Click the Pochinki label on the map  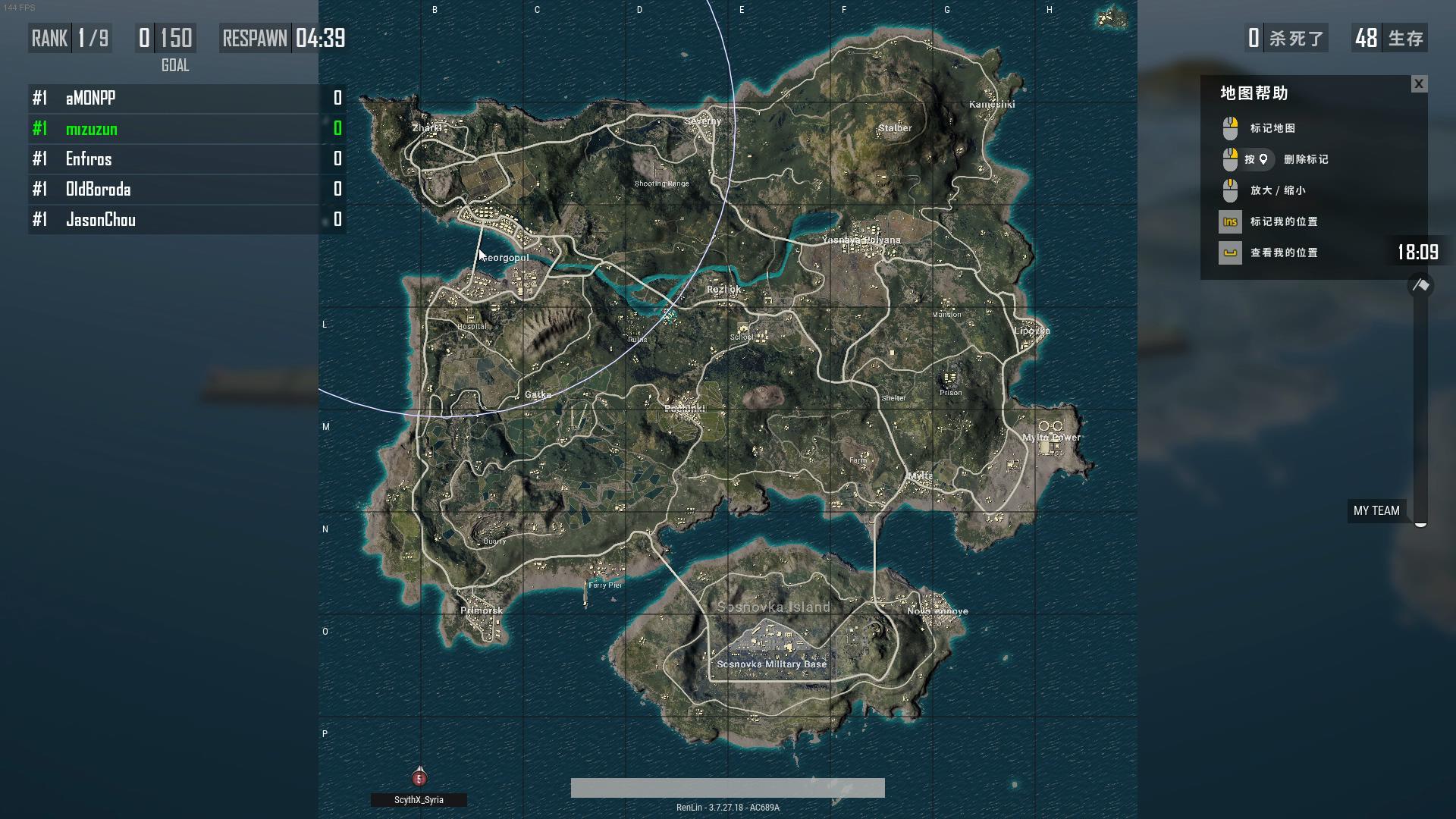tap(685, 409)
